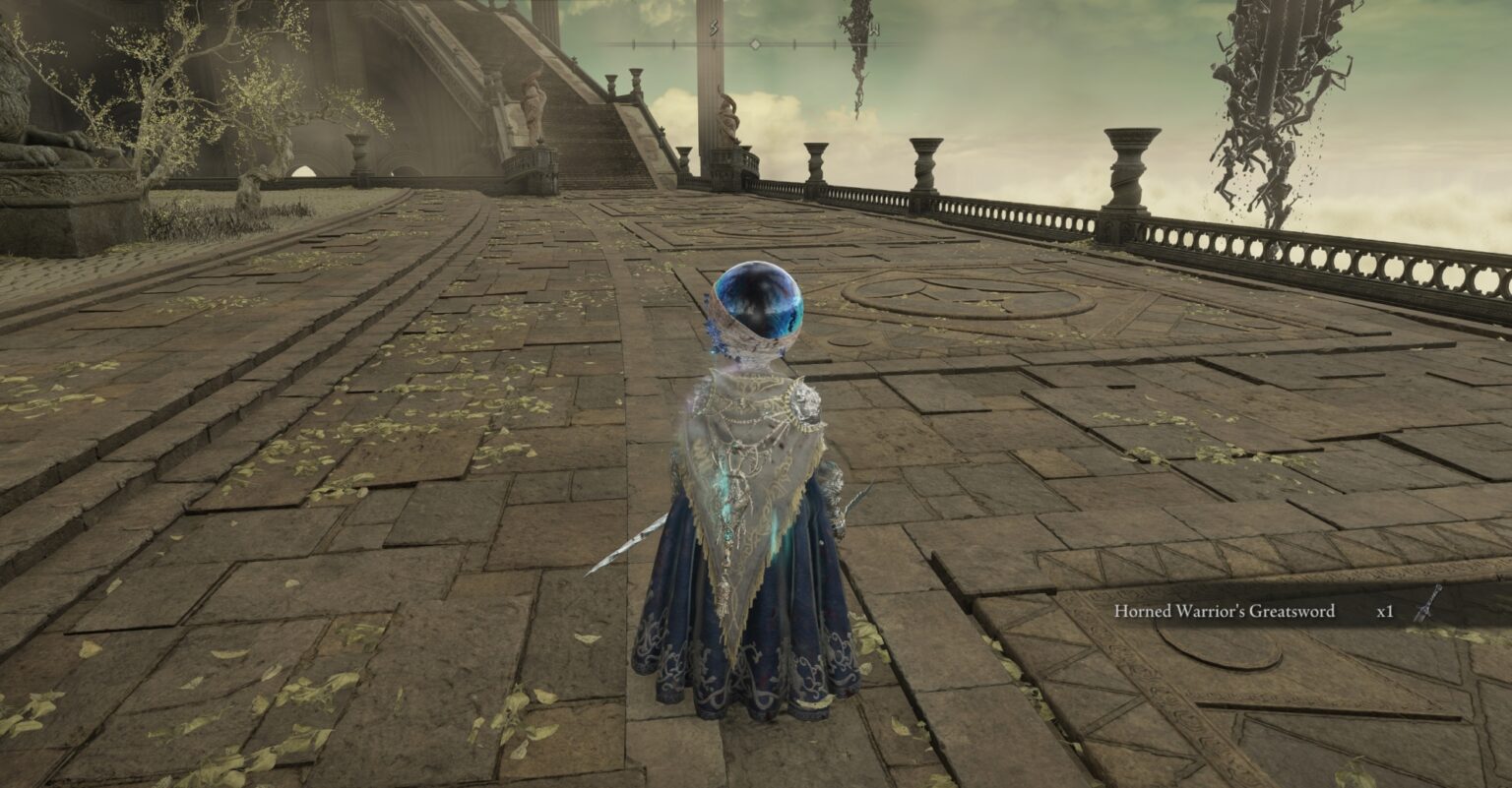Select the W rune on the compass
Screen dimensions: 1512x788
pyautogui.click(x=874, y=28)
